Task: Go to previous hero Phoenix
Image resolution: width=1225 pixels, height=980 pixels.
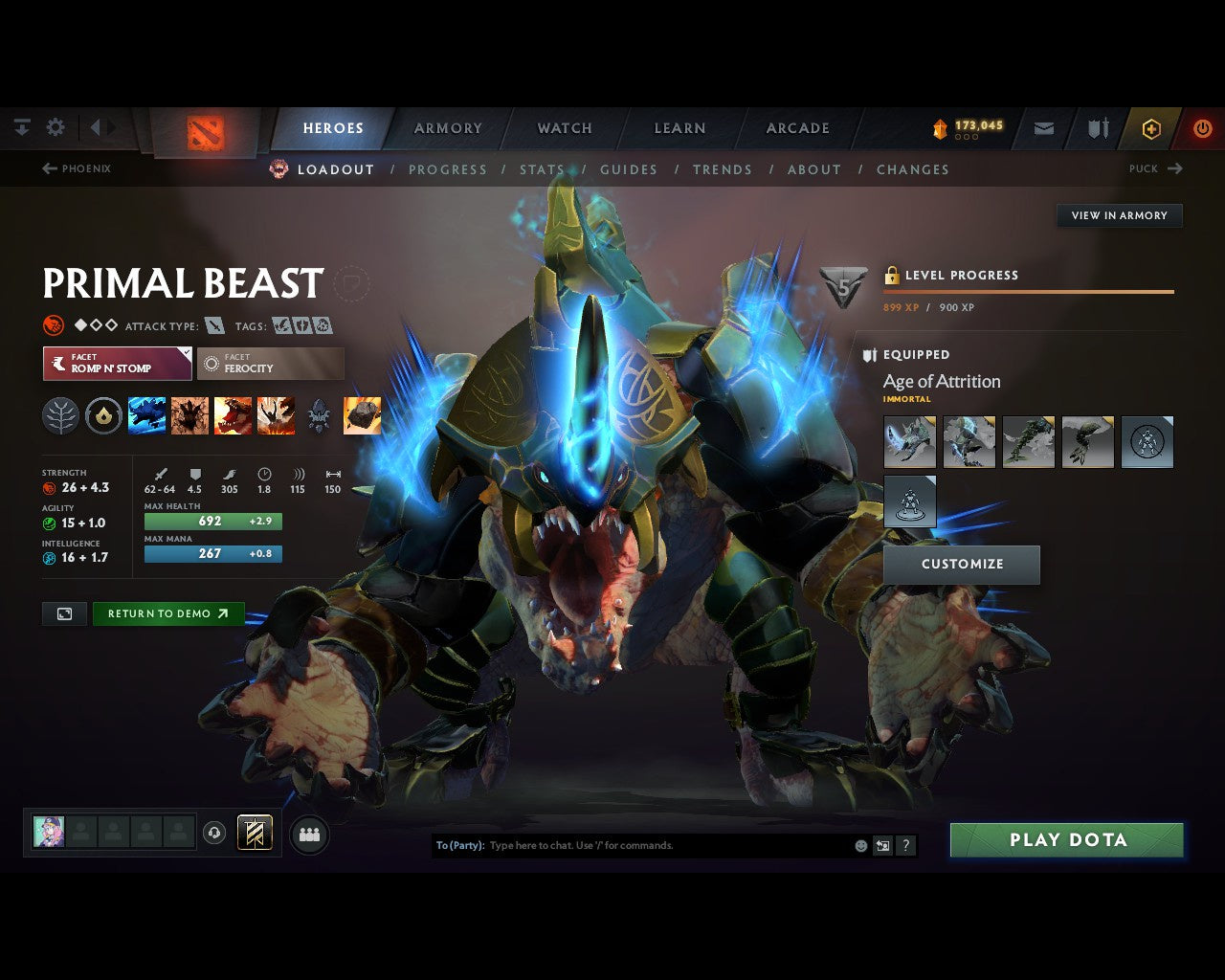Action: pyautogui.click(x=77, y=168)
